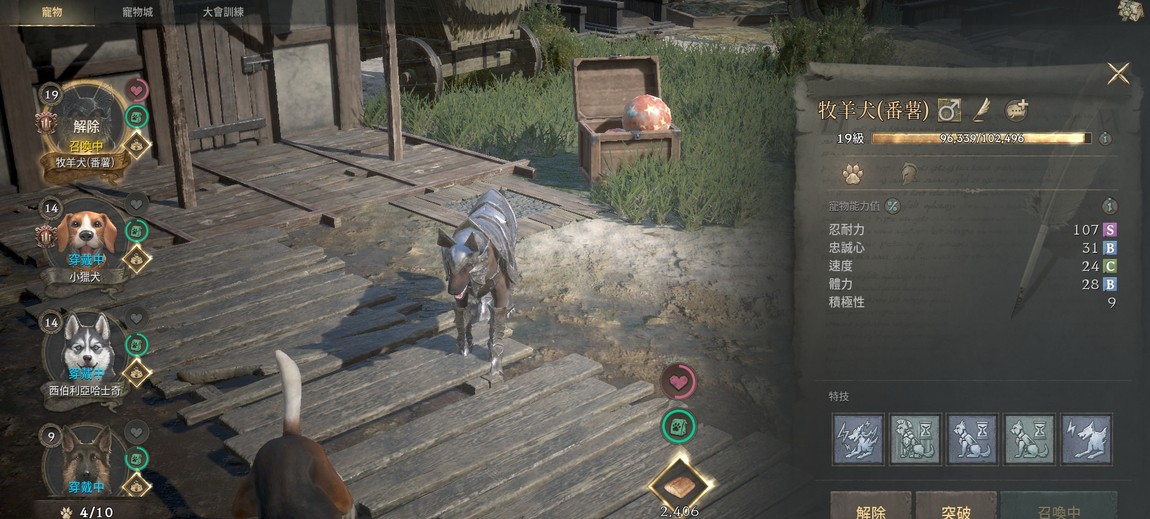Select the 西伯利亞哈士奇 husky portrait
Screen dimensions: 1150x519
pyautogui.click(x=84, y=350)
